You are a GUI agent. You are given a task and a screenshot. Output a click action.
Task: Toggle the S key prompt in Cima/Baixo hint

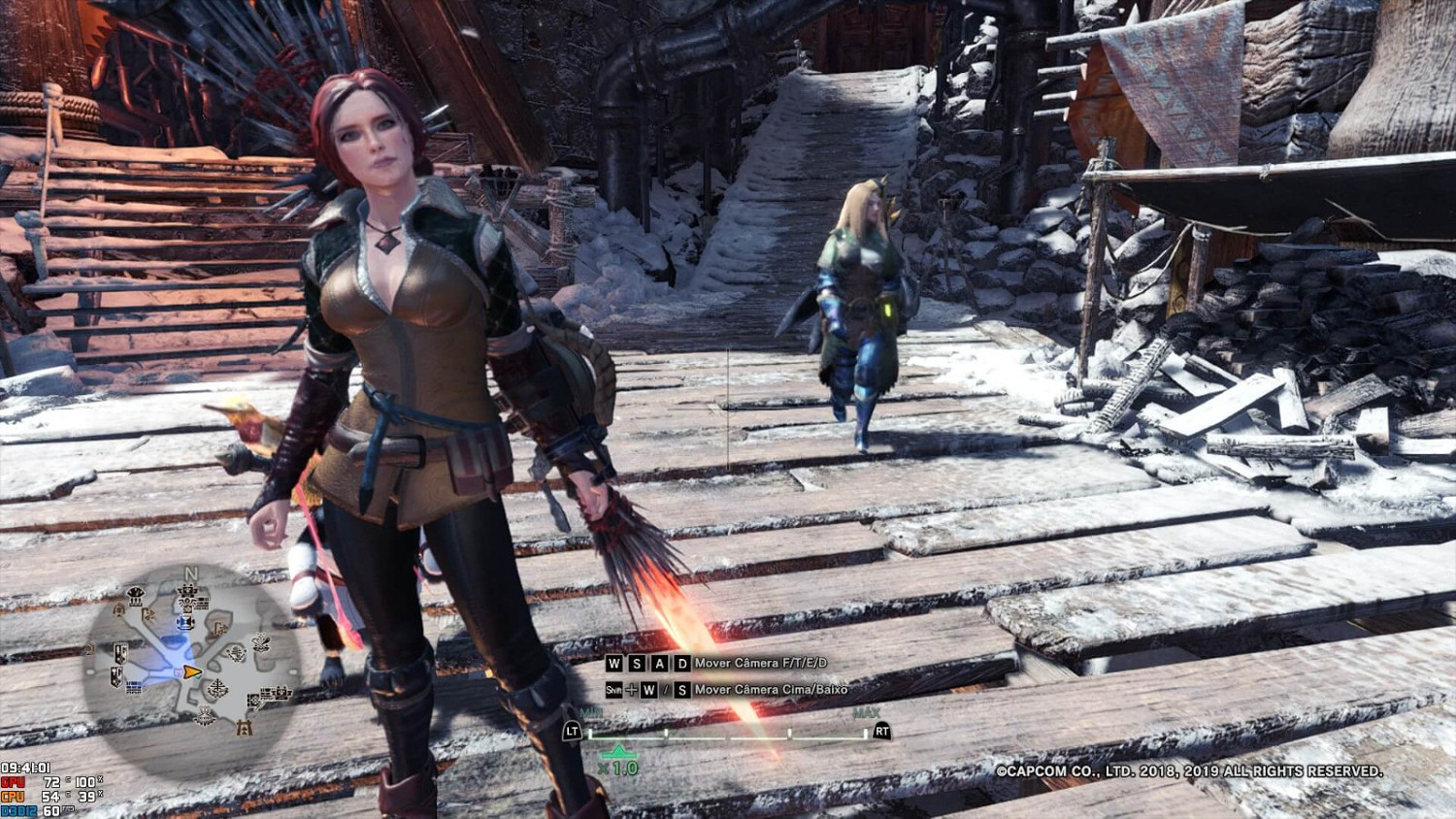[x=682, y=690]
